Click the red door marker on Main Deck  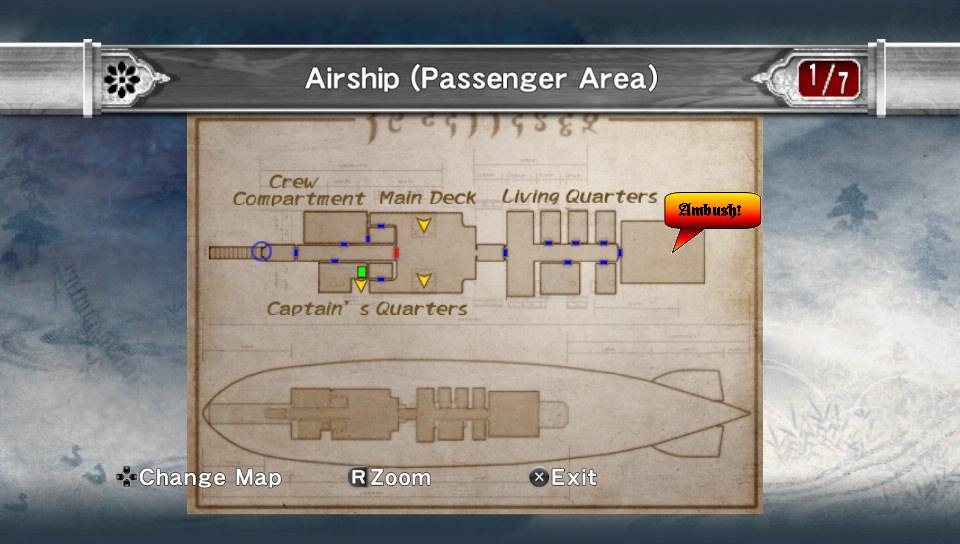pyautogui.click(x=397, y=252)
